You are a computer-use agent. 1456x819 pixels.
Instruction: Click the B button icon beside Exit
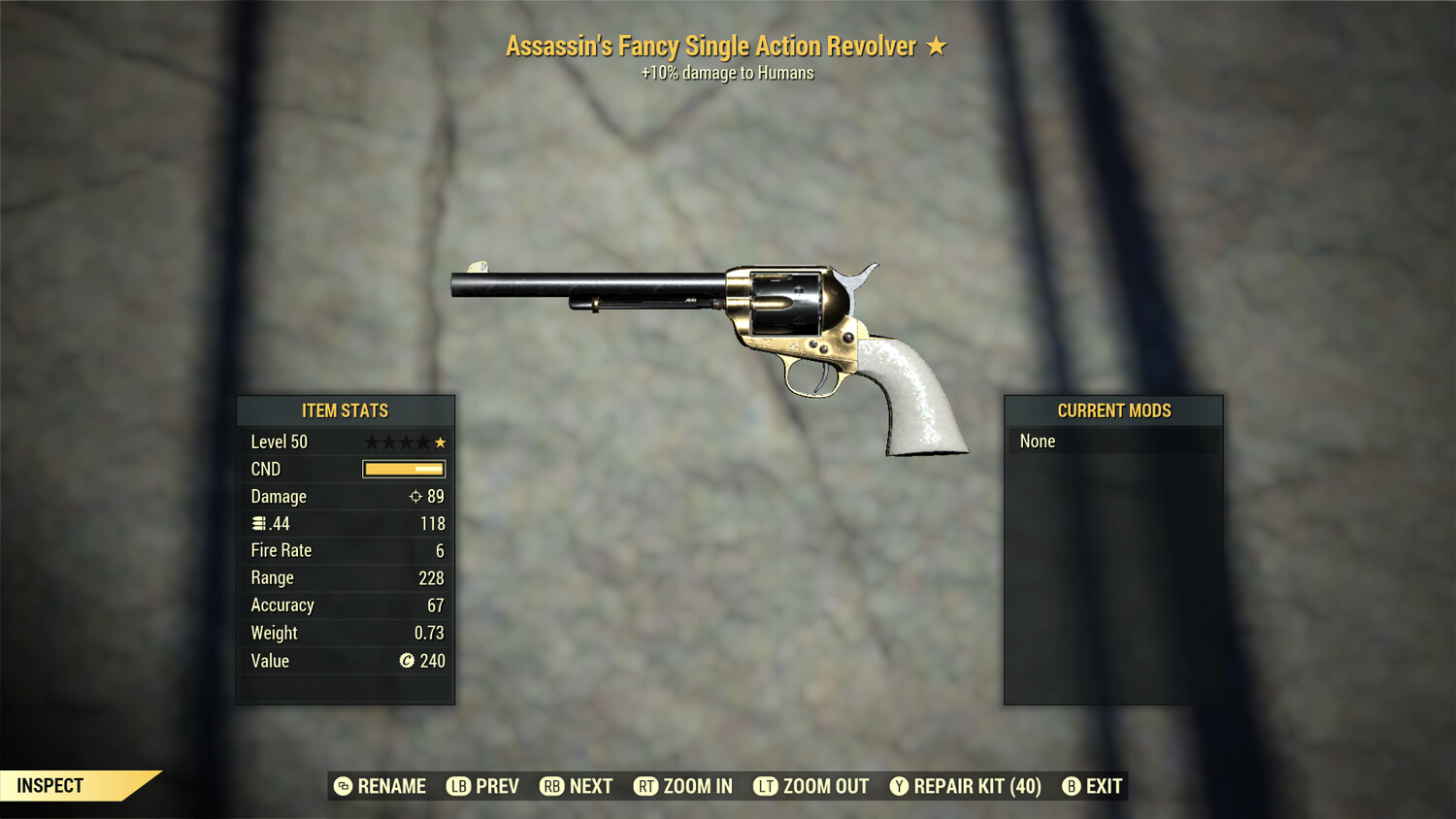pos(1072,786)
